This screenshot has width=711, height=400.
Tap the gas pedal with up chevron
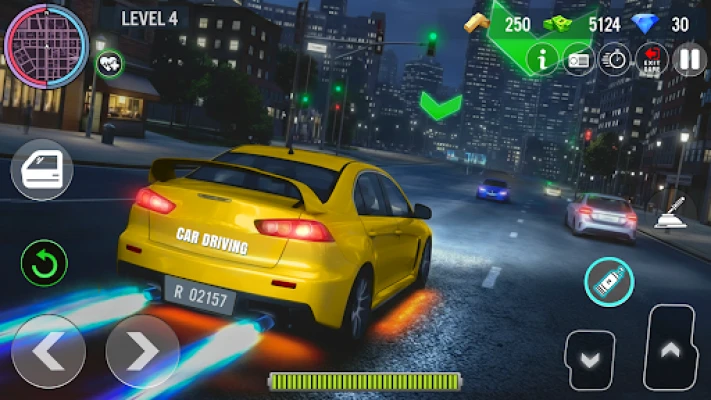click(x=669, y=350)
